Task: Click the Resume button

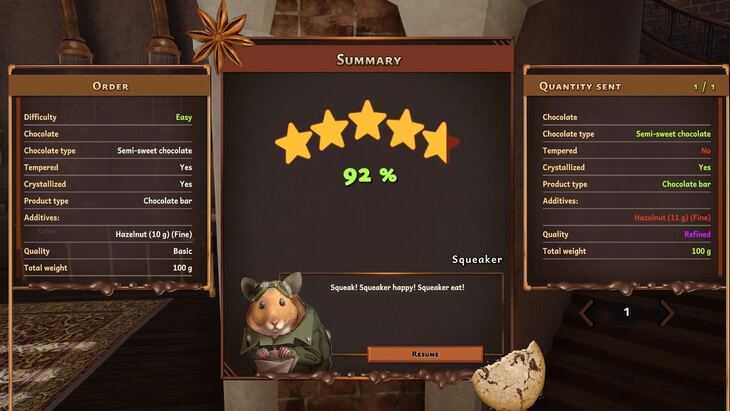Action: coord(425,354)
